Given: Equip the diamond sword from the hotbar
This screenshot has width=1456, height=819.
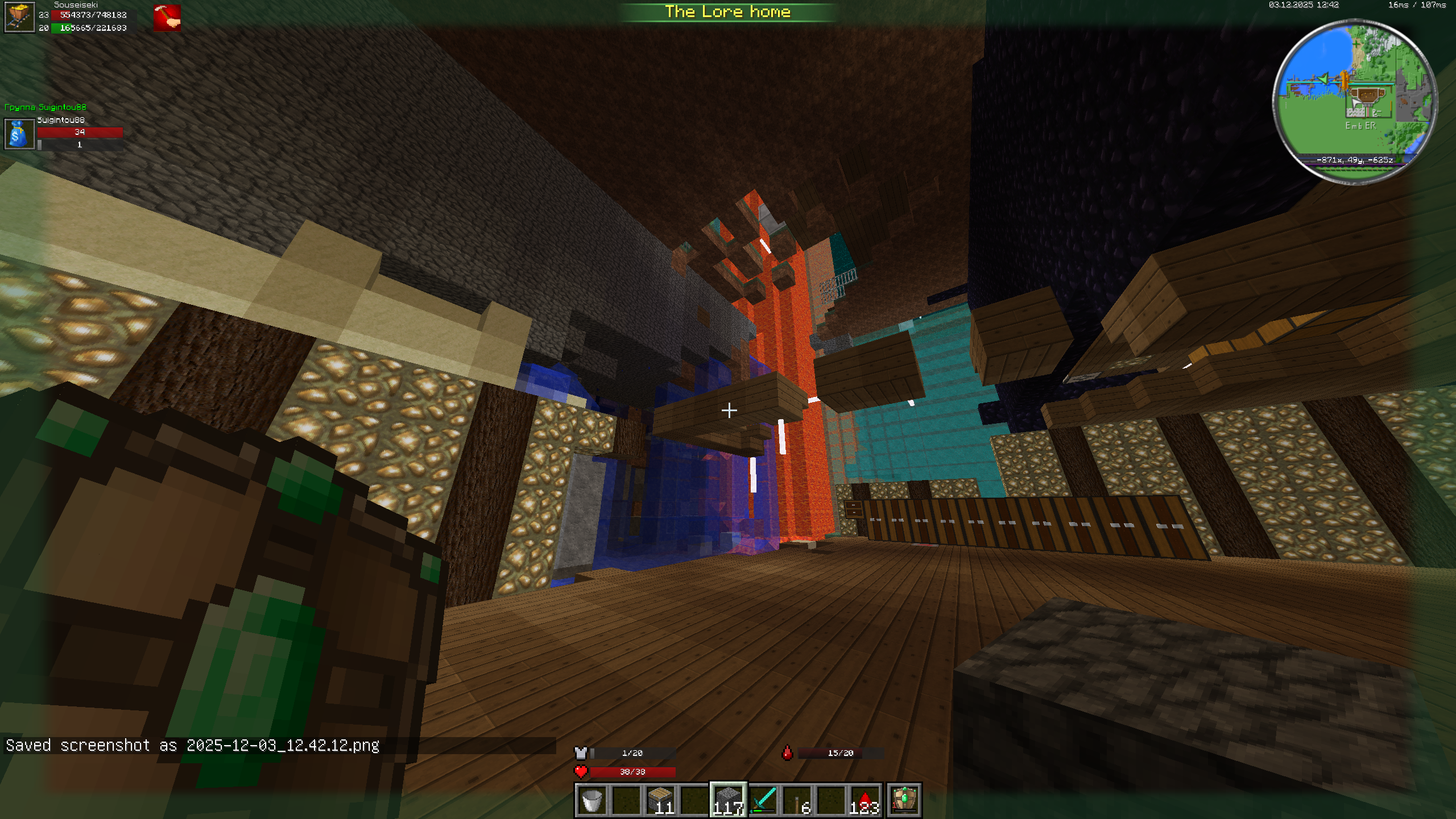Looking at the screenshot, I should click(763, 800).
